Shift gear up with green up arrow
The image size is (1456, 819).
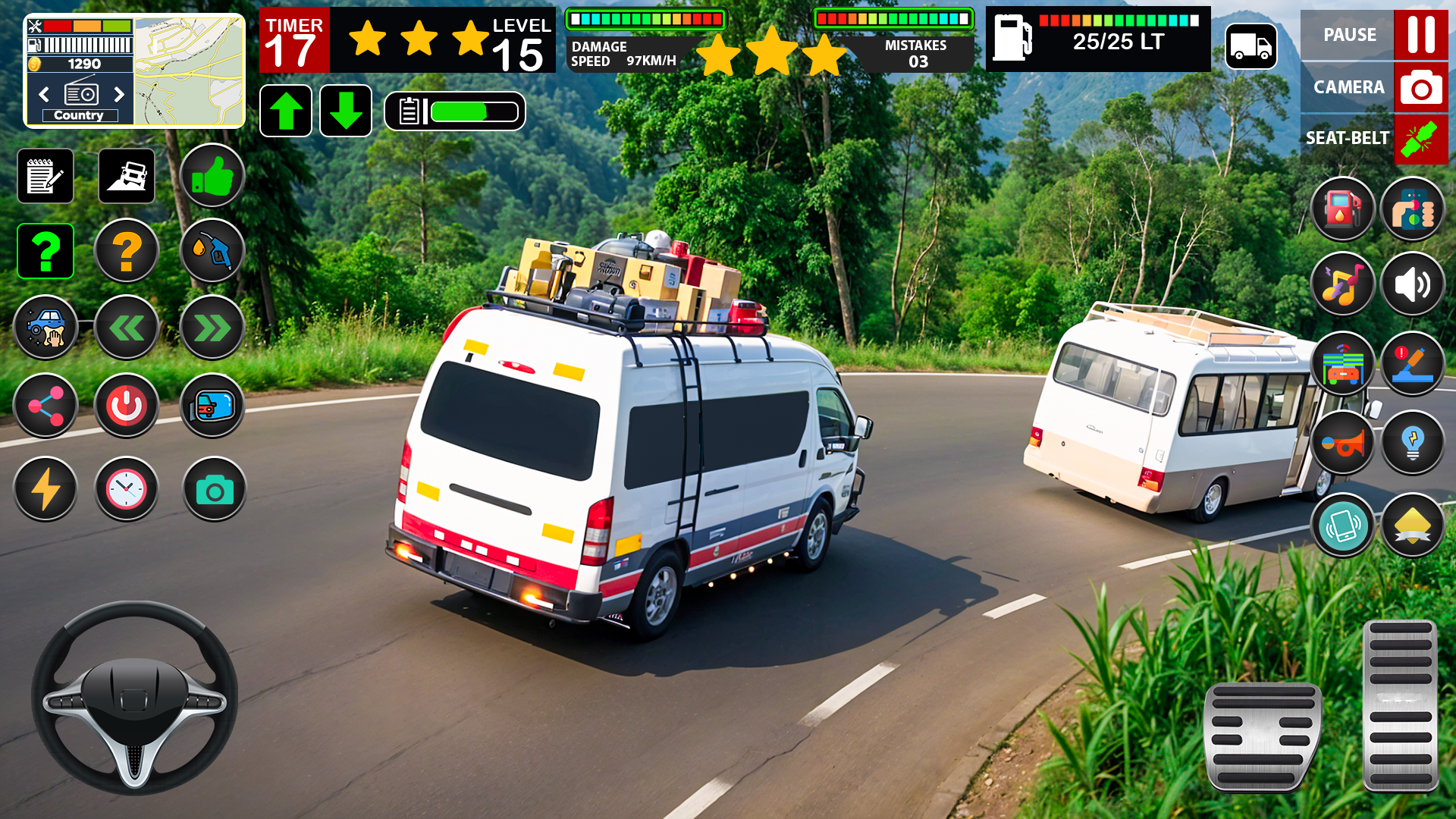click(286, 111)
